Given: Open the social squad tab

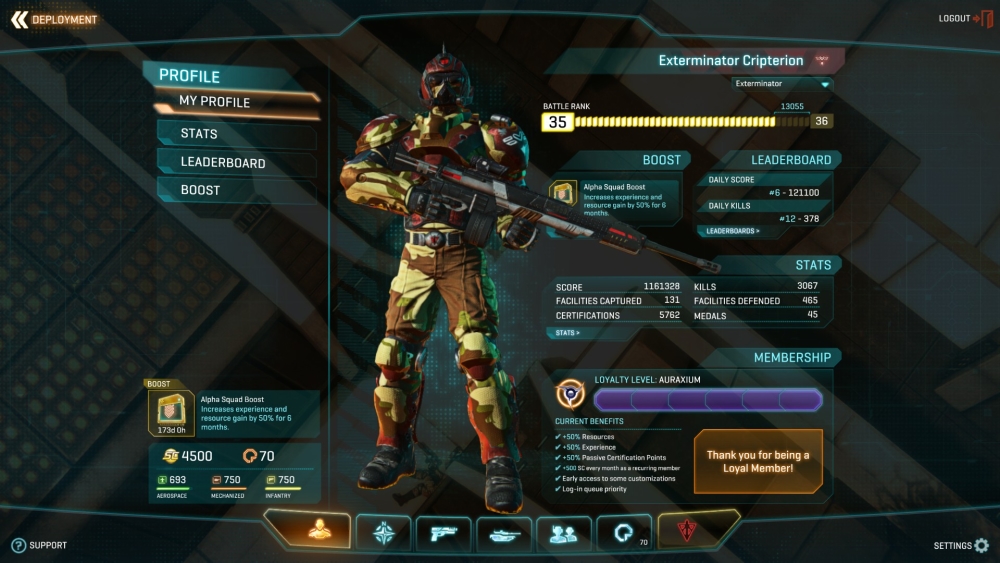Looking at the screenshot, I should pos(564,532).
